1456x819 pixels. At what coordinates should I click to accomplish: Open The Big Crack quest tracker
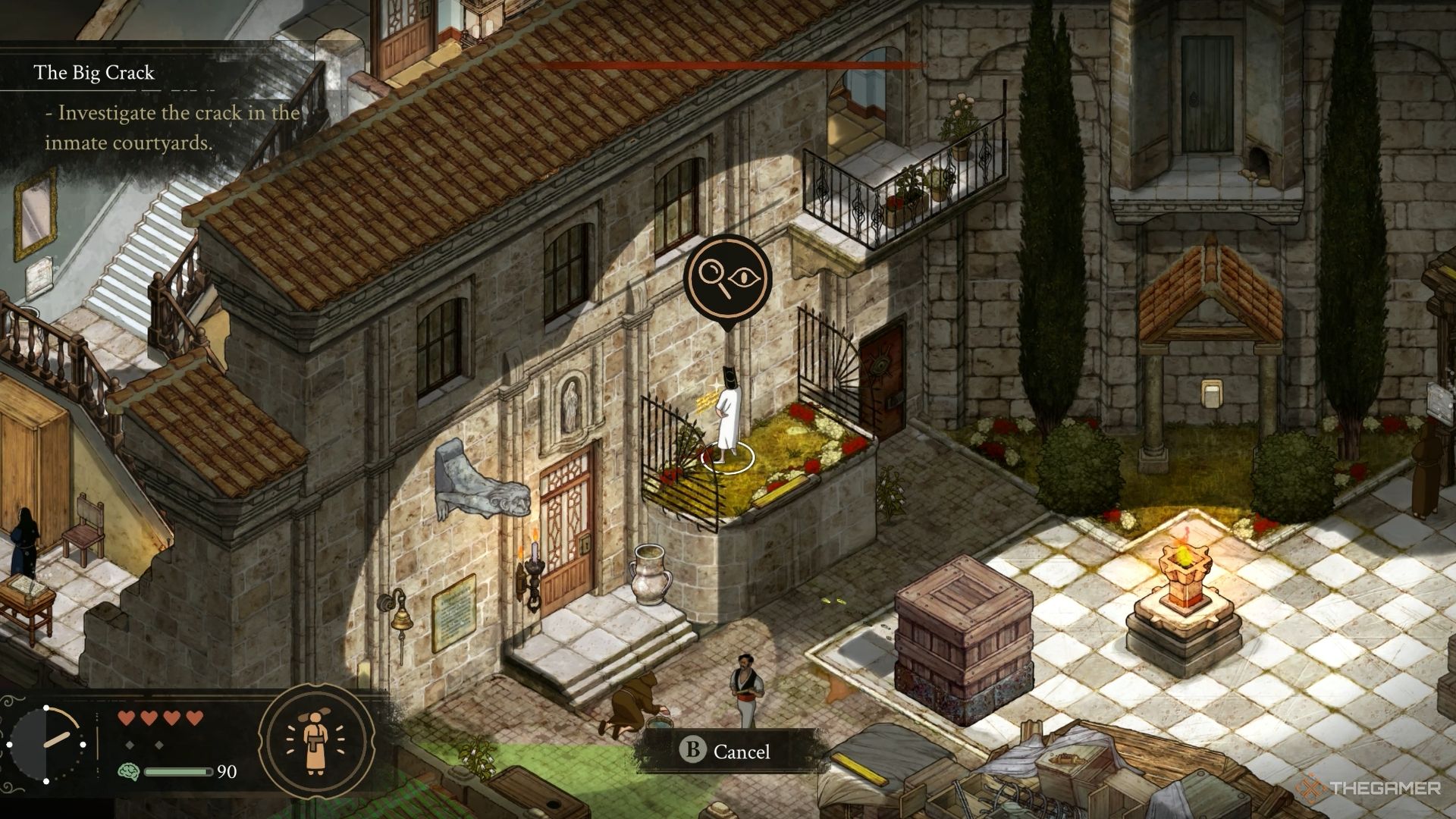pos(94,73)
